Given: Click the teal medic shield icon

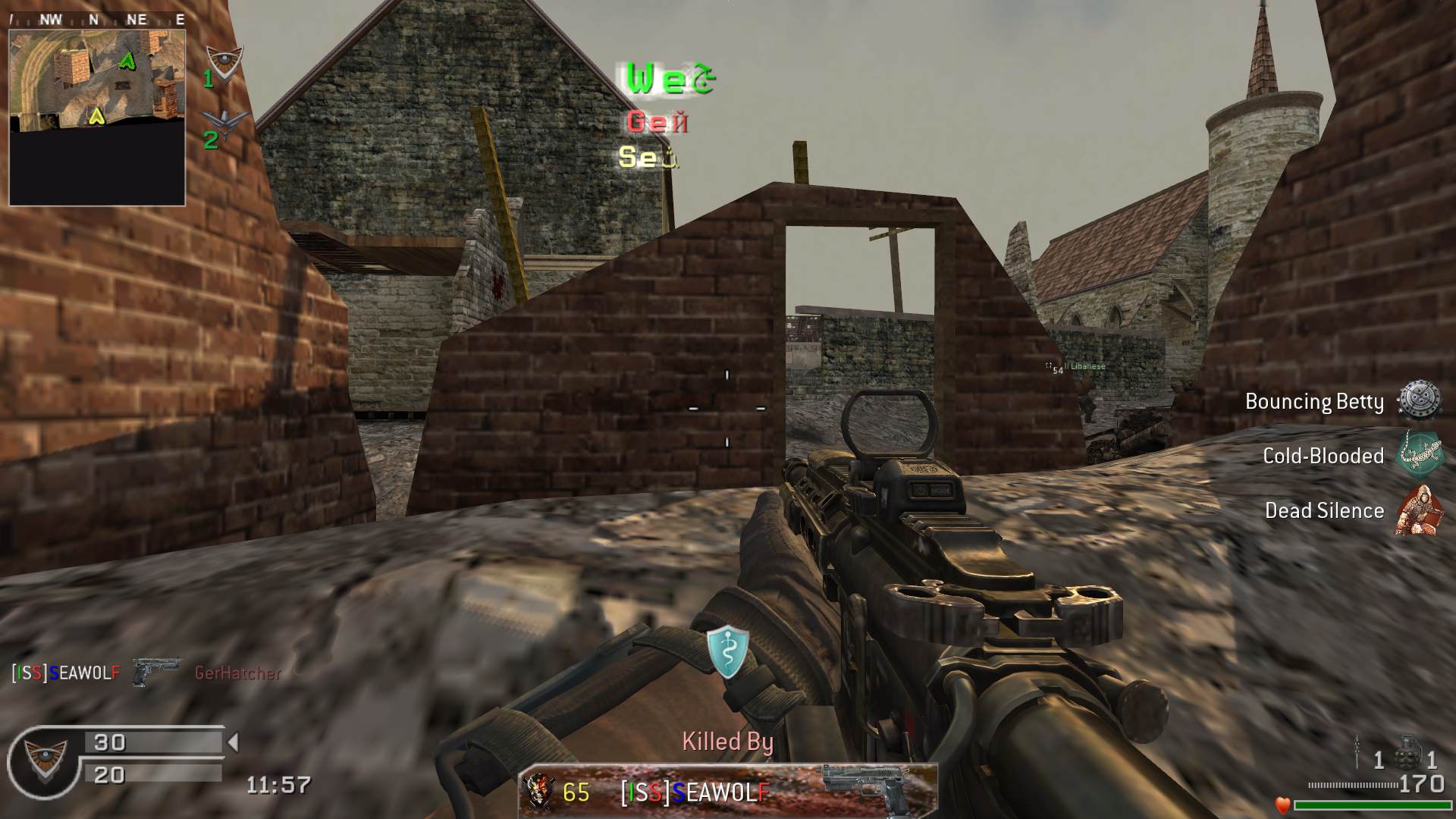Looking at the screenshot, I should 728,651.
